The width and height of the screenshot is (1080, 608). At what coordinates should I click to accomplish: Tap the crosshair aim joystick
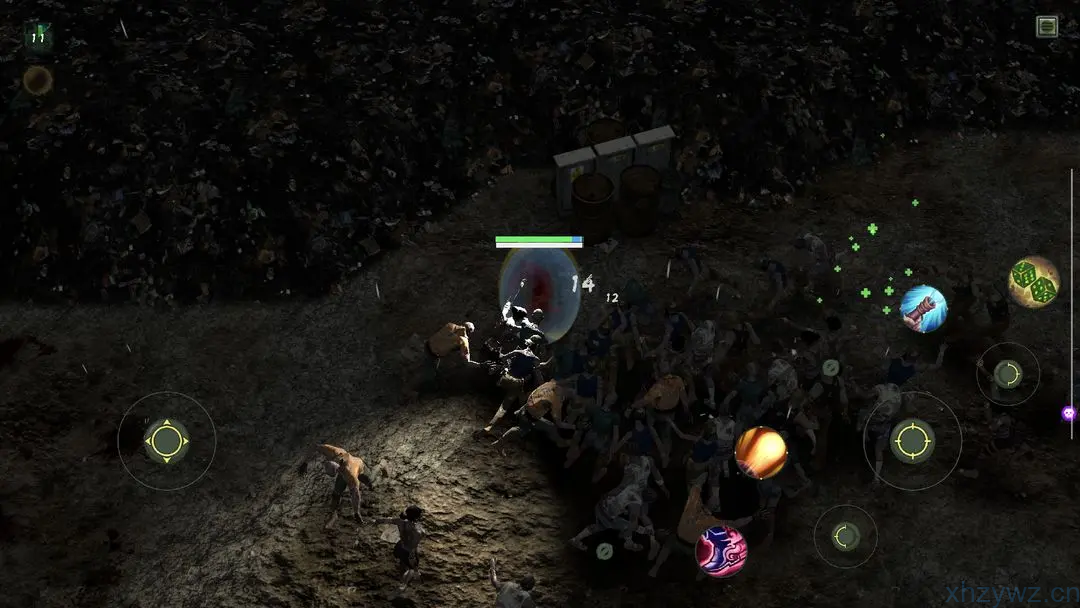click(912, 440)
